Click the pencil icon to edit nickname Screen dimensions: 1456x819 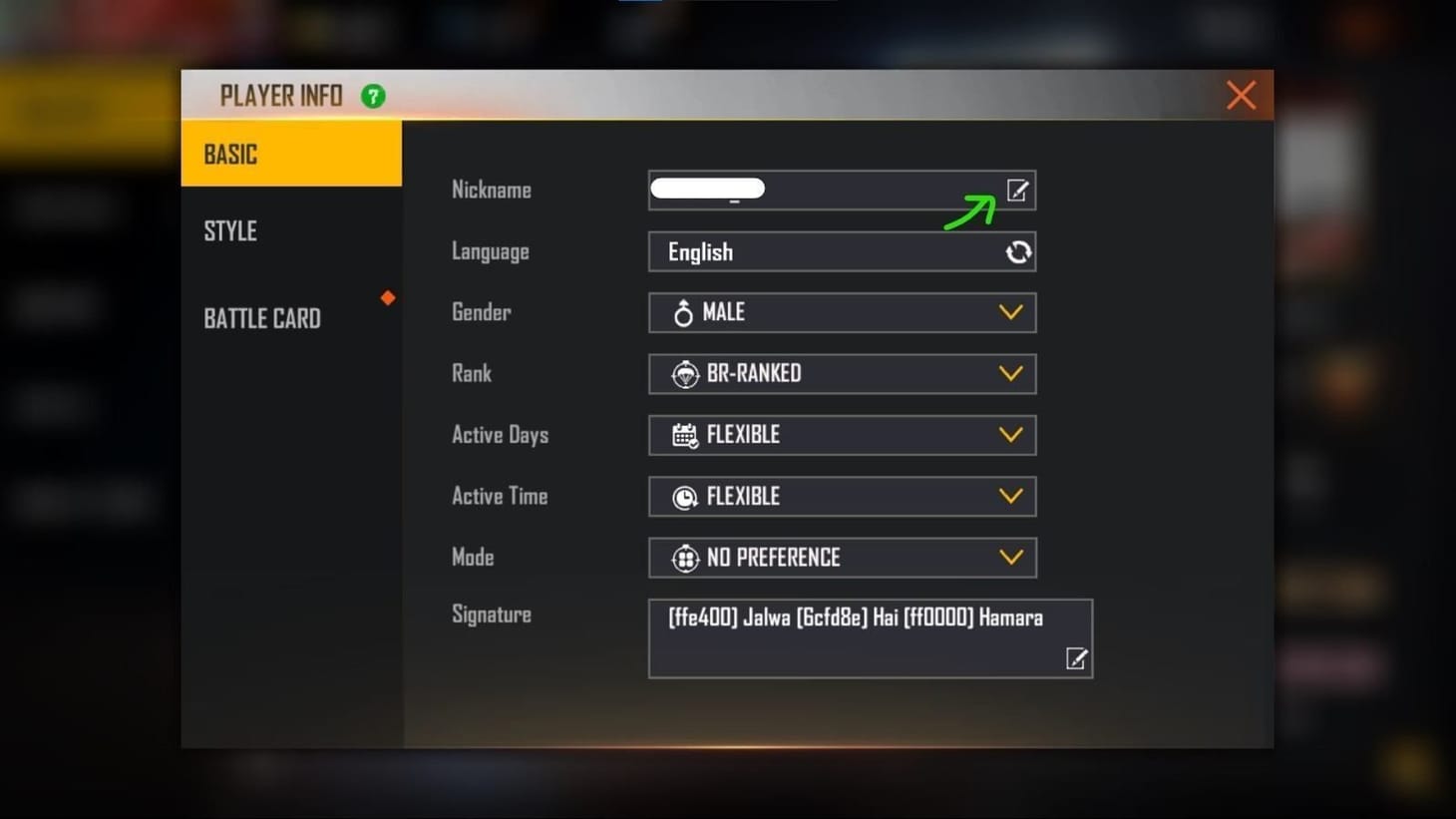point(1017,190)
